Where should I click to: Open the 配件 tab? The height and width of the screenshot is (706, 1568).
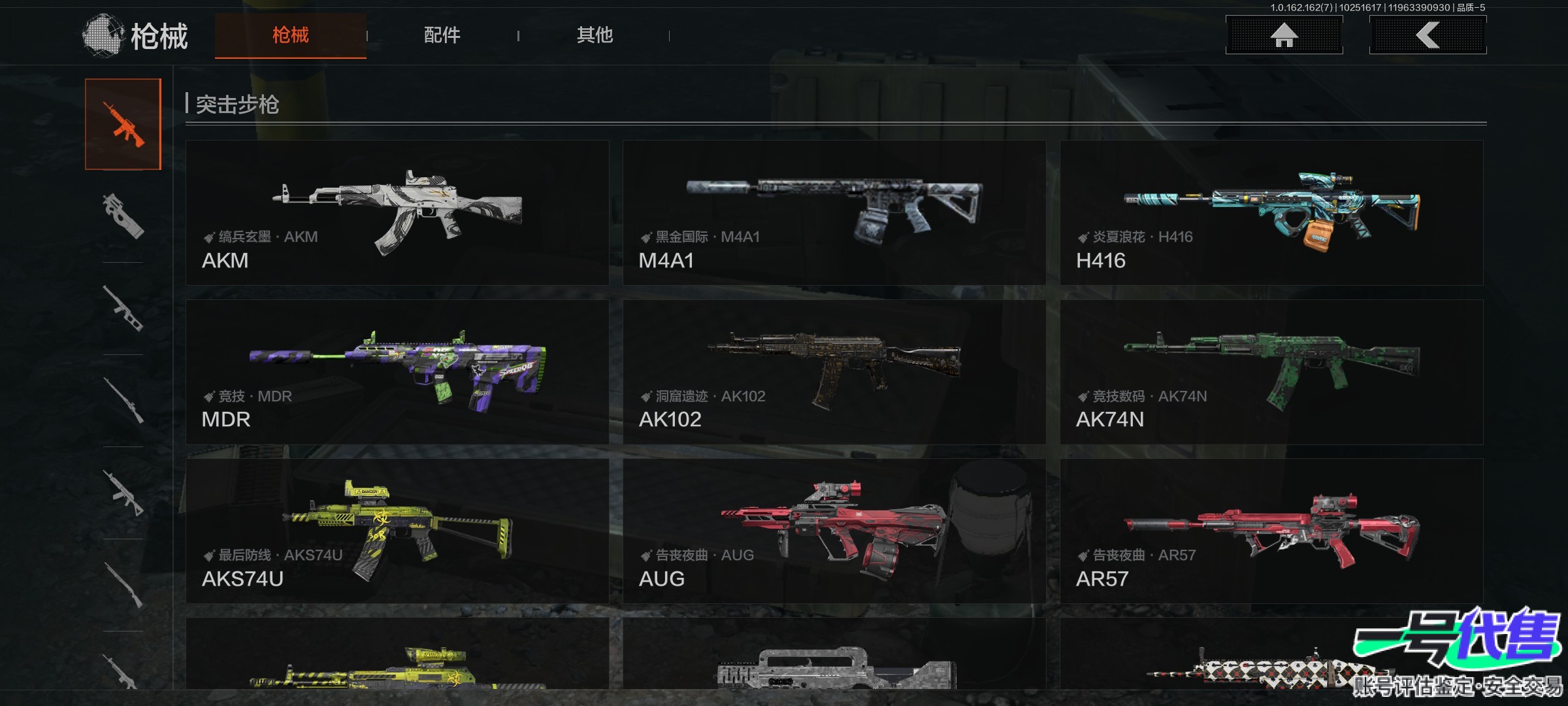[x=442, y=35]
